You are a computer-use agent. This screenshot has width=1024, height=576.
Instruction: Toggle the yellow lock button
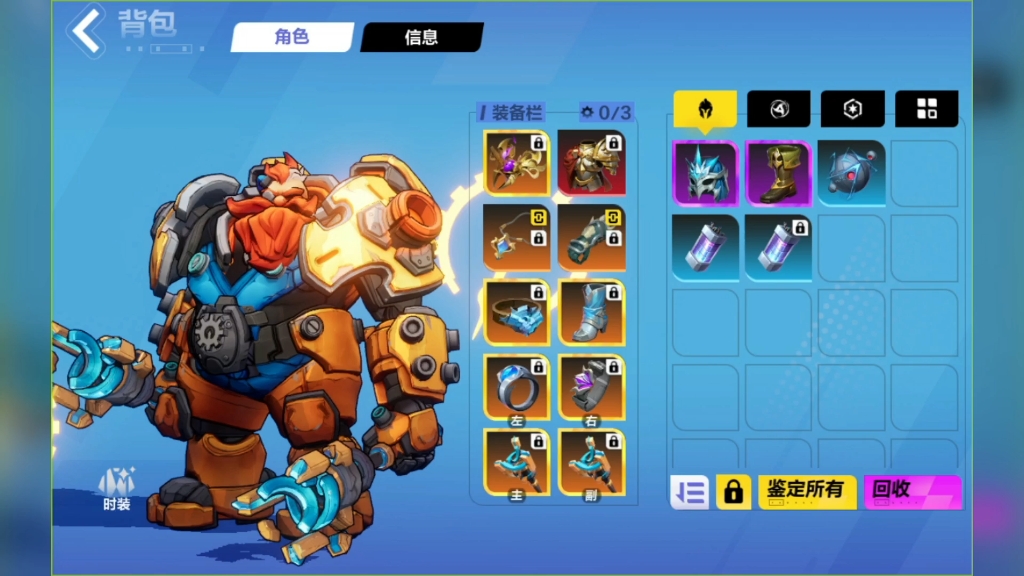734,492
